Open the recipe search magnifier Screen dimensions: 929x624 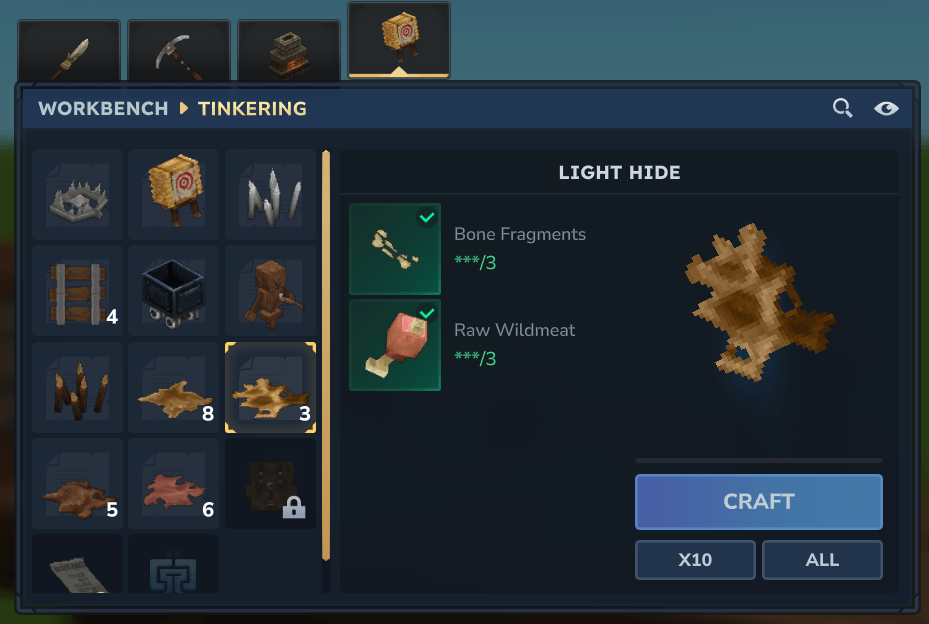point(842,108)
